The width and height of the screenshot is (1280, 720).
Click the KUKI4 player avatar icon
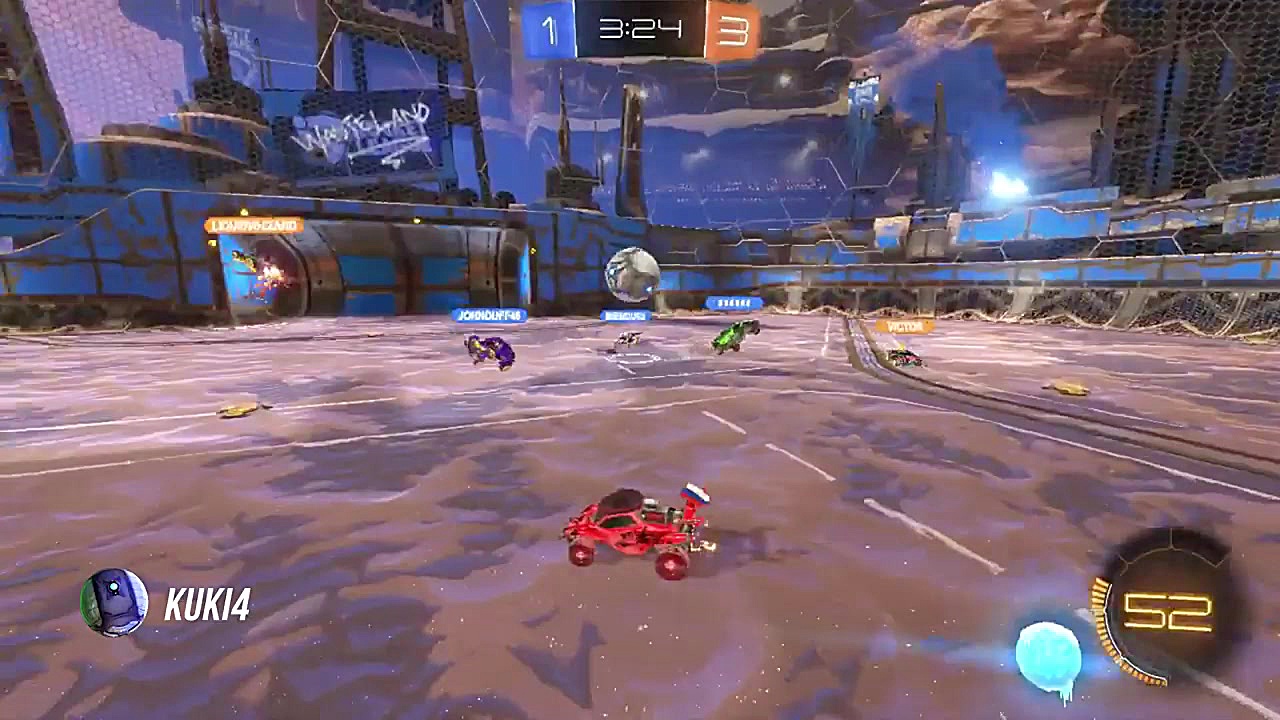point(113,600)
